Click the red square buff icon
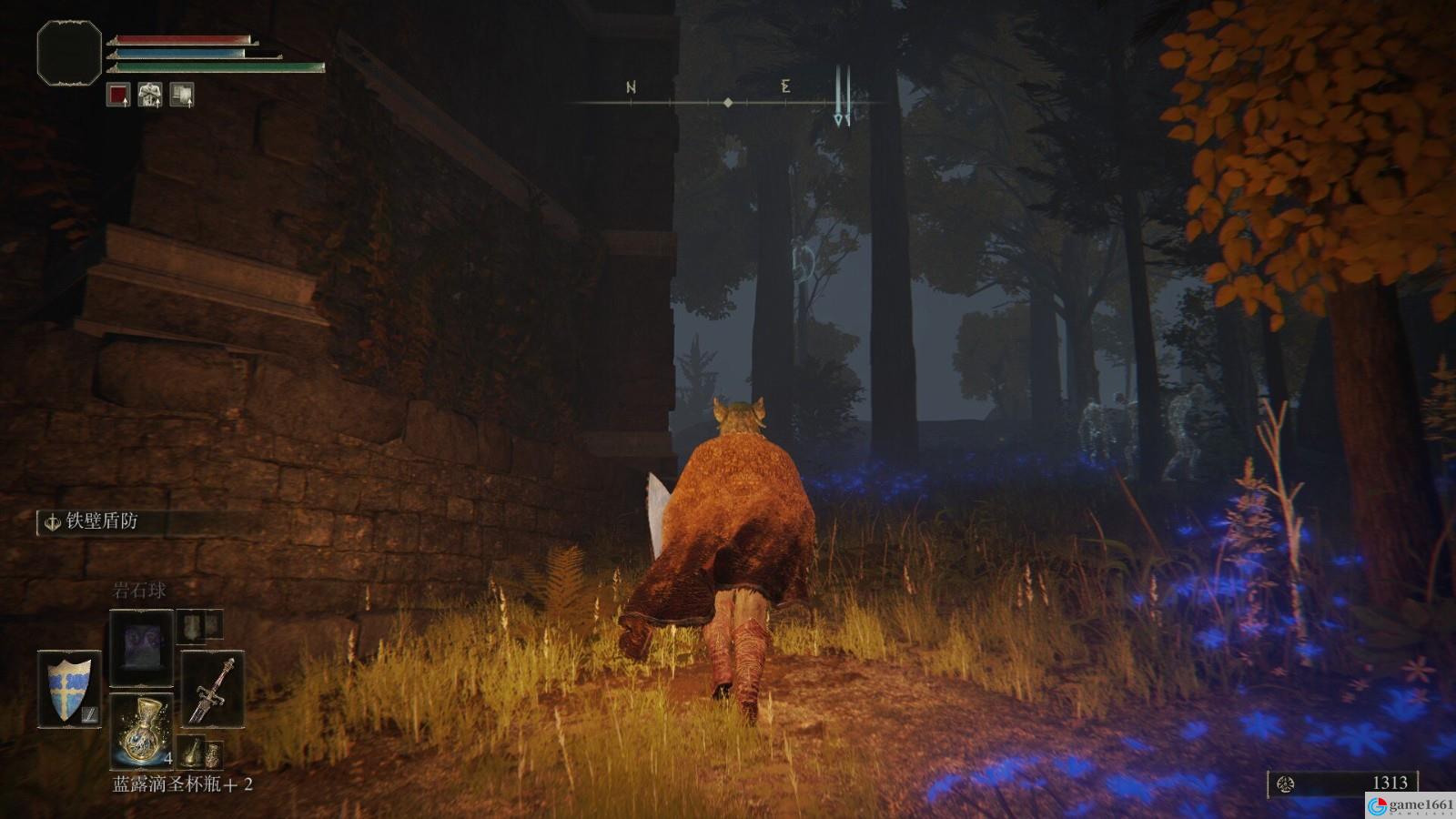The height and width of the screenshot is (819, 1456). pos(118,95)
